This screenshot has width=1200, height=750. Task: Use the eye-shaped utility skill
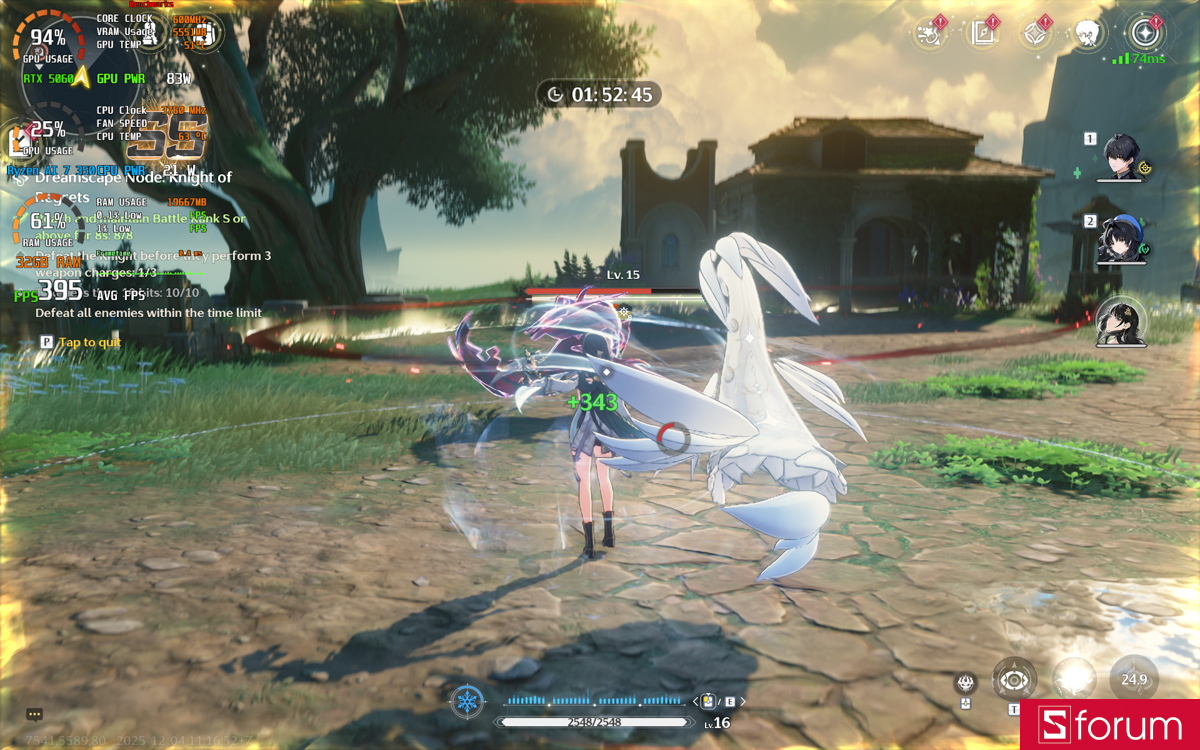tap(1014, 680)
